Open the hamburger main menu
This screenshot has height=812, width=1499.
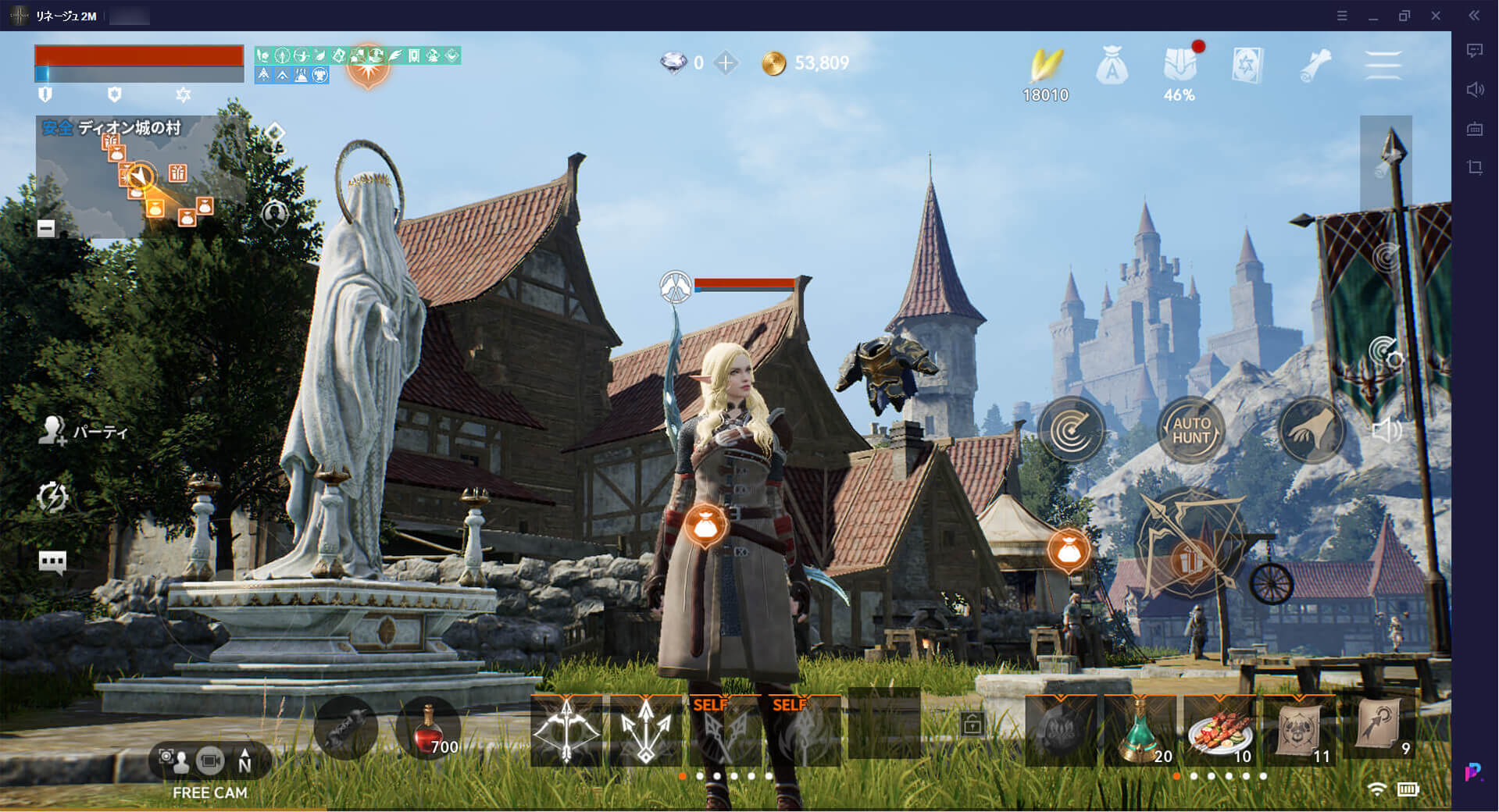1383,65
